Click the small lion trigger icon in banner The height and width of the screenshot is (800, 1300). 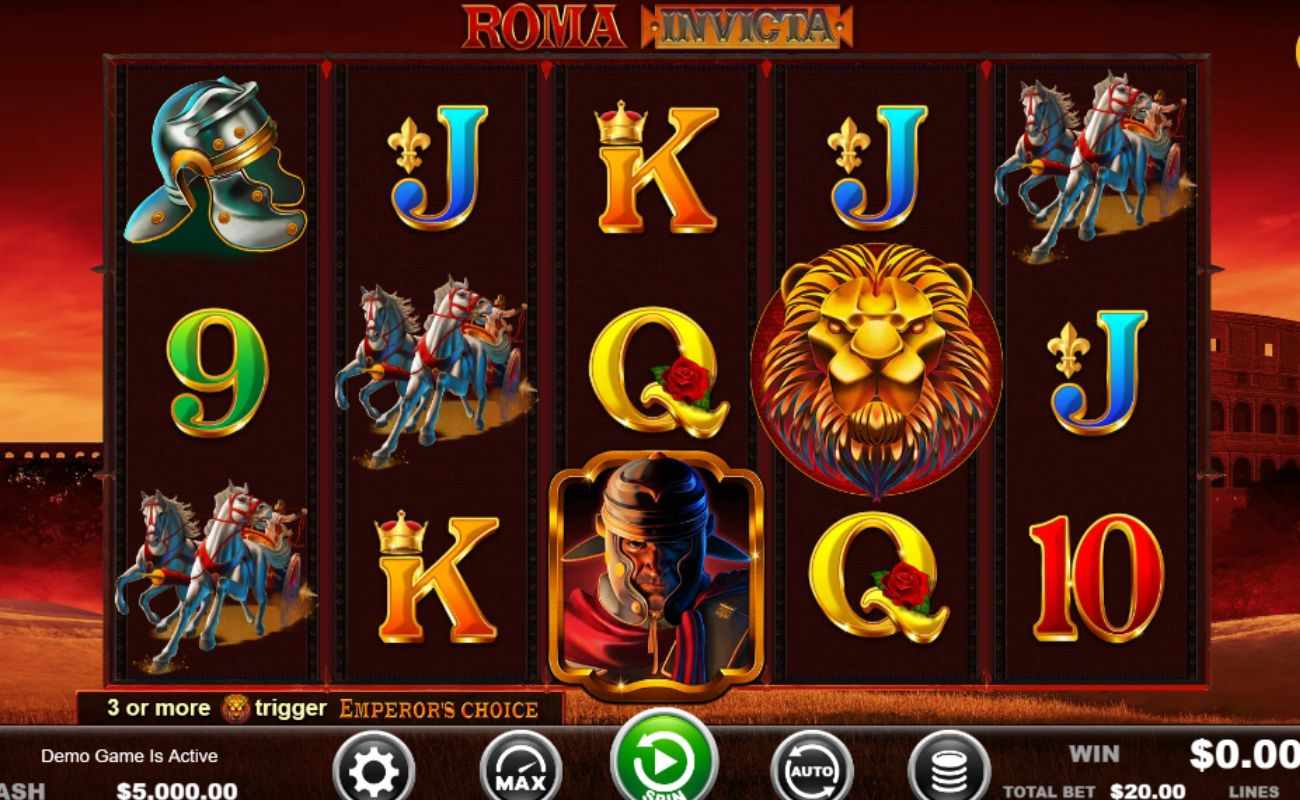[x=236, y=708]
